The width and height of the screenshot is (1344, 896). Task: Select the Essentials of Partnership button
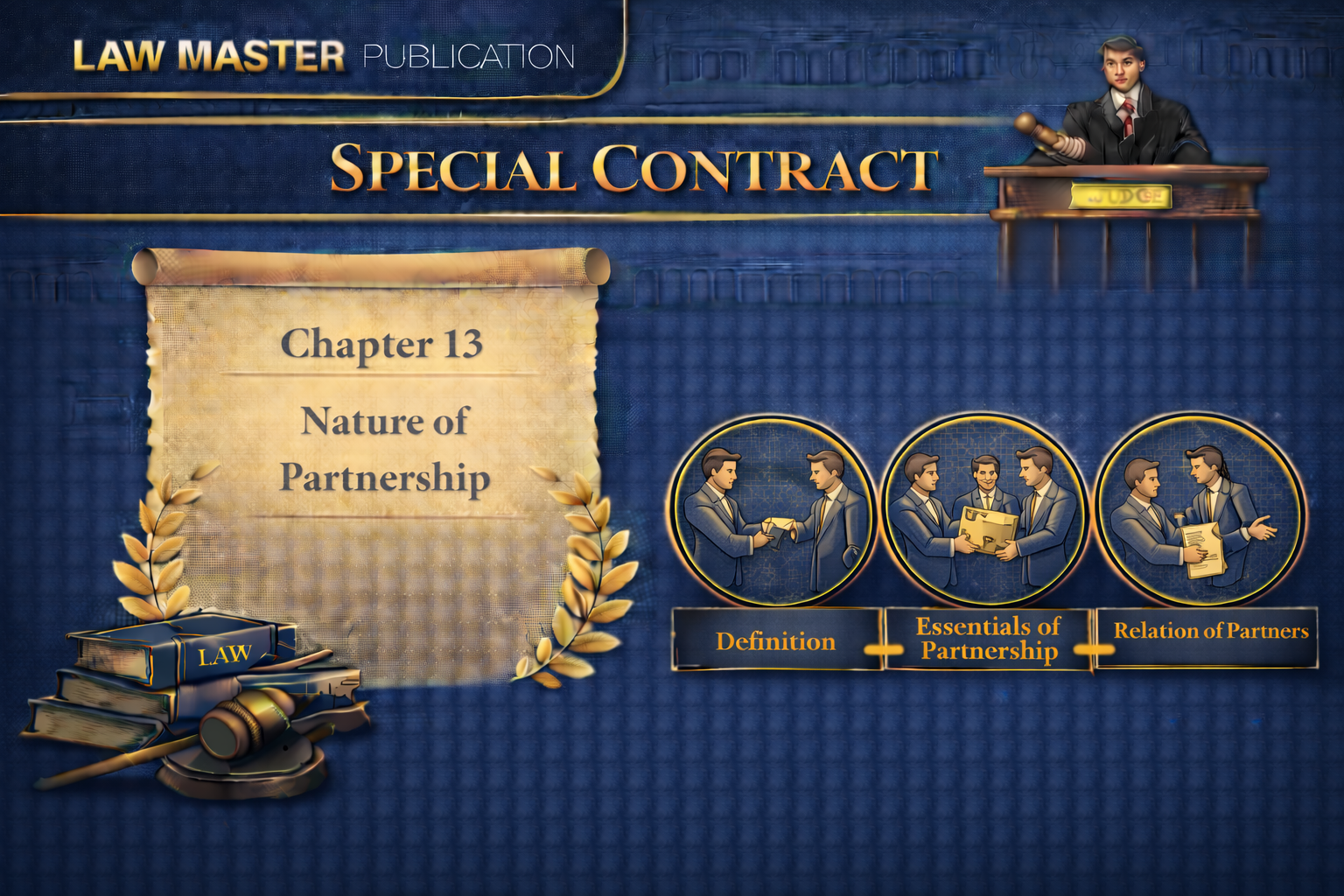(988, 639)
